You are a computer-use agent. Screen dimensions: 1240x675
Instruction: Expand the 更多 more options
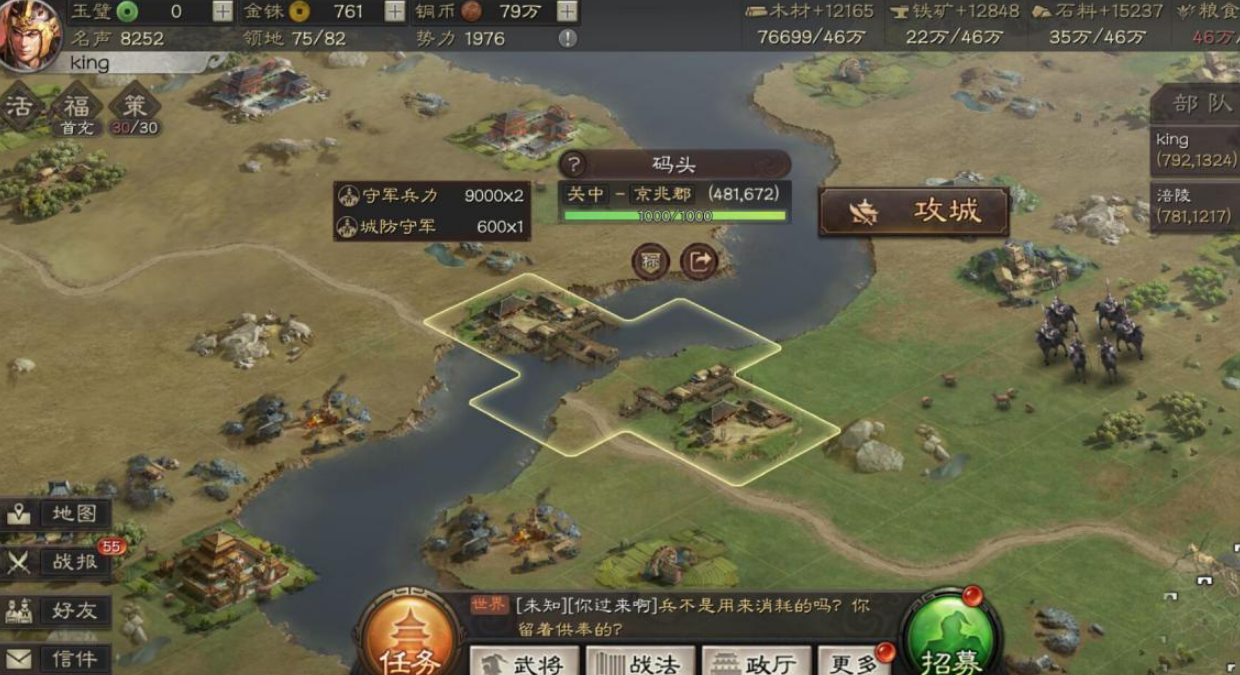click(x=853, y=662)
